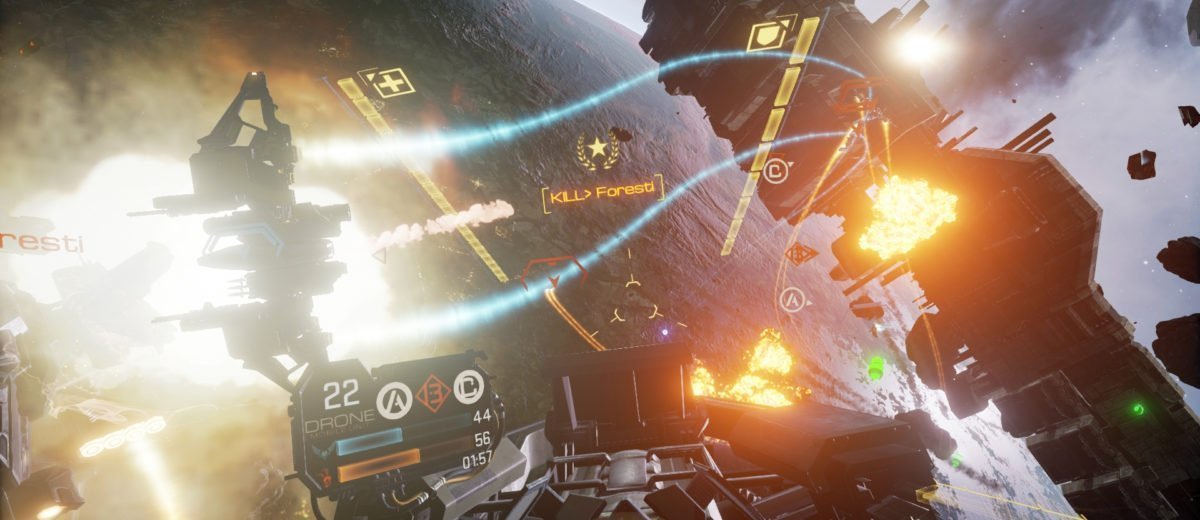This screenshot has width=1200, height=520.
Task: Target the floating C waypoint marker
Action: point(775,171)
